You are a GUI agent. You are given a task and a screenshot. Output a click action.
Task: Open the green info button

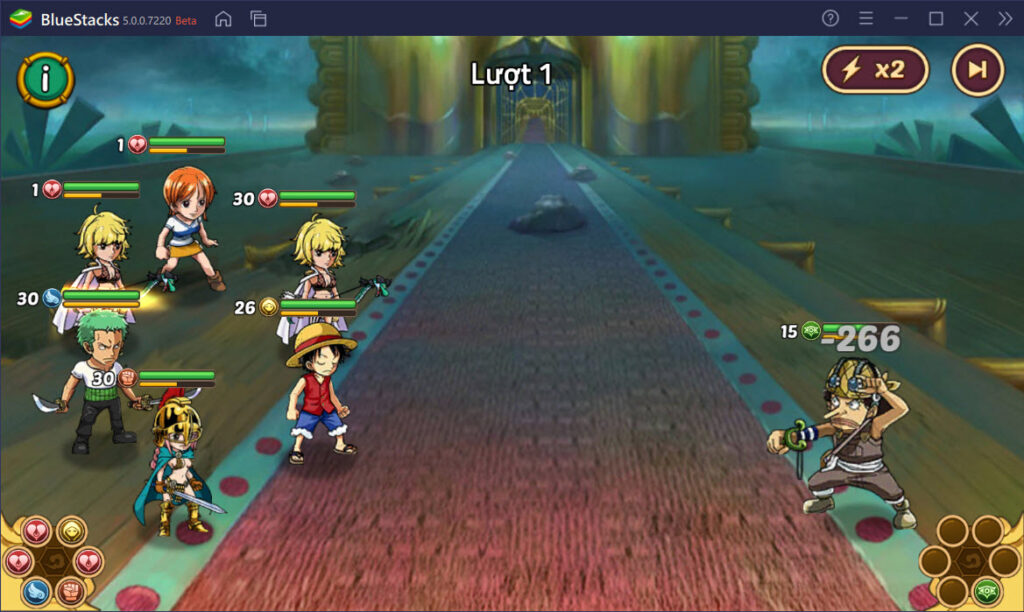45,78
